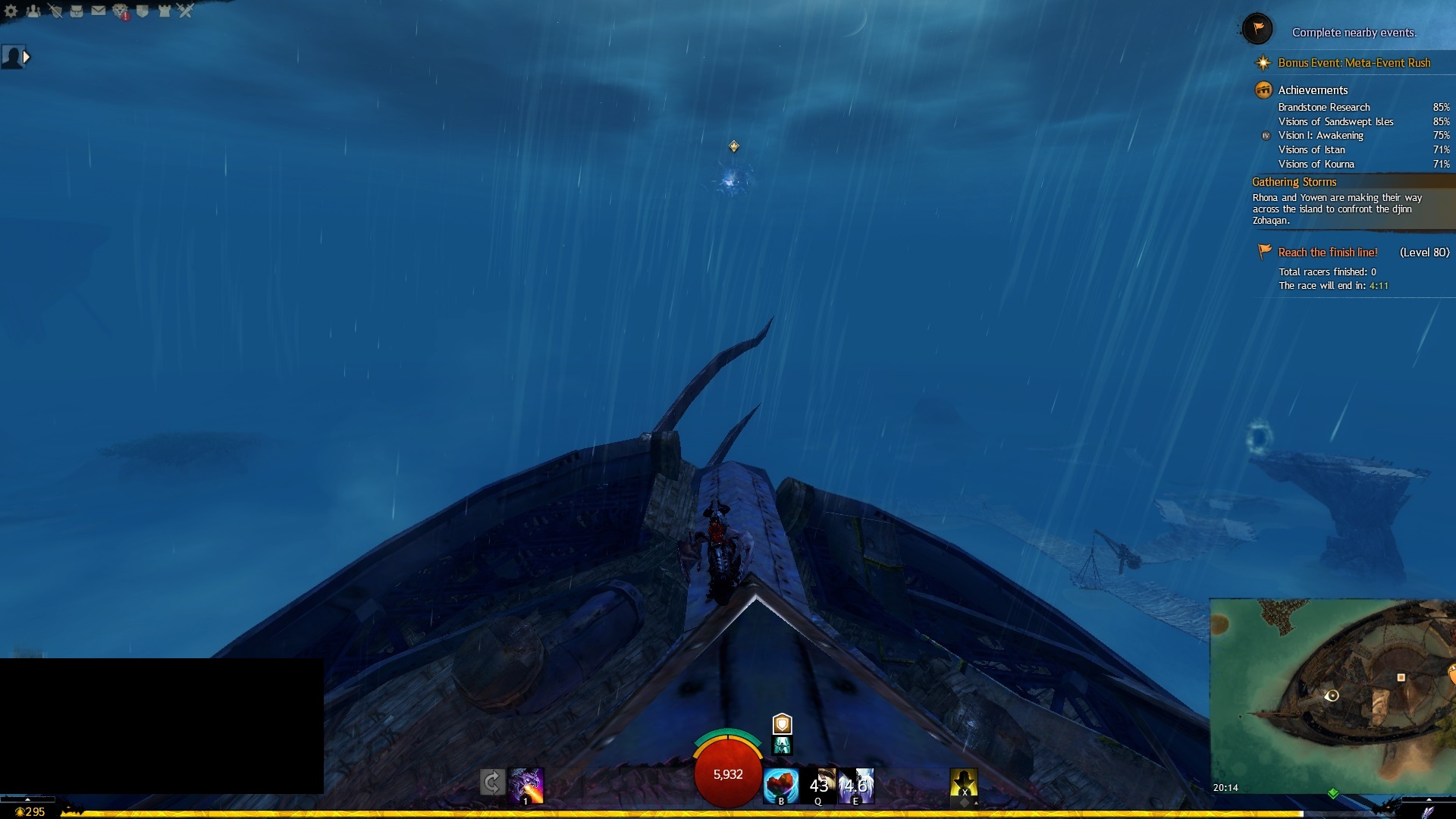1456x819 pixels.
Task: Activate the purple dragon fire breath skill
Action: [526, 785]
